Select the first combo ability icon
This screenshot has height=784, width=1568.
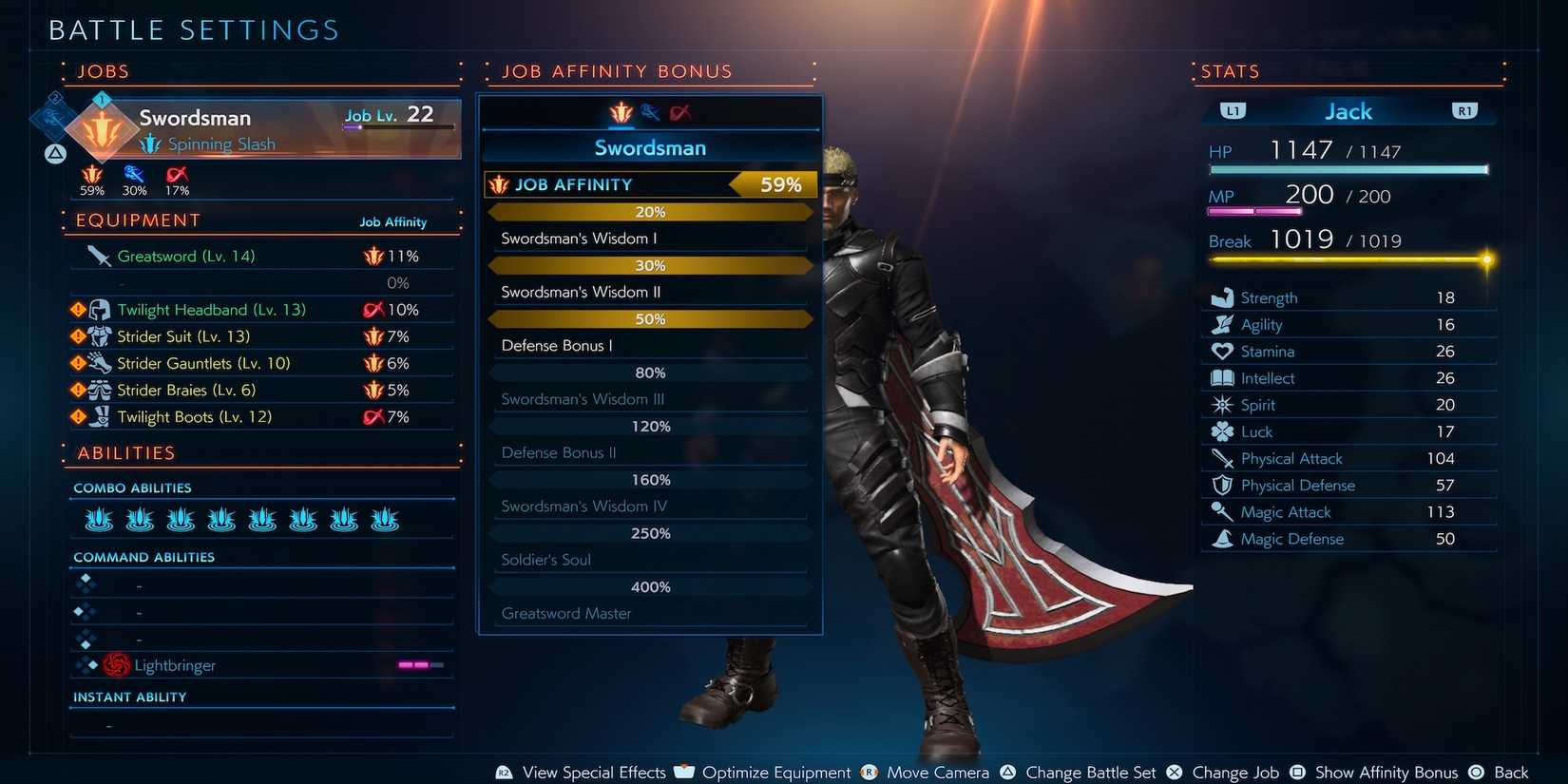point(98,519)
